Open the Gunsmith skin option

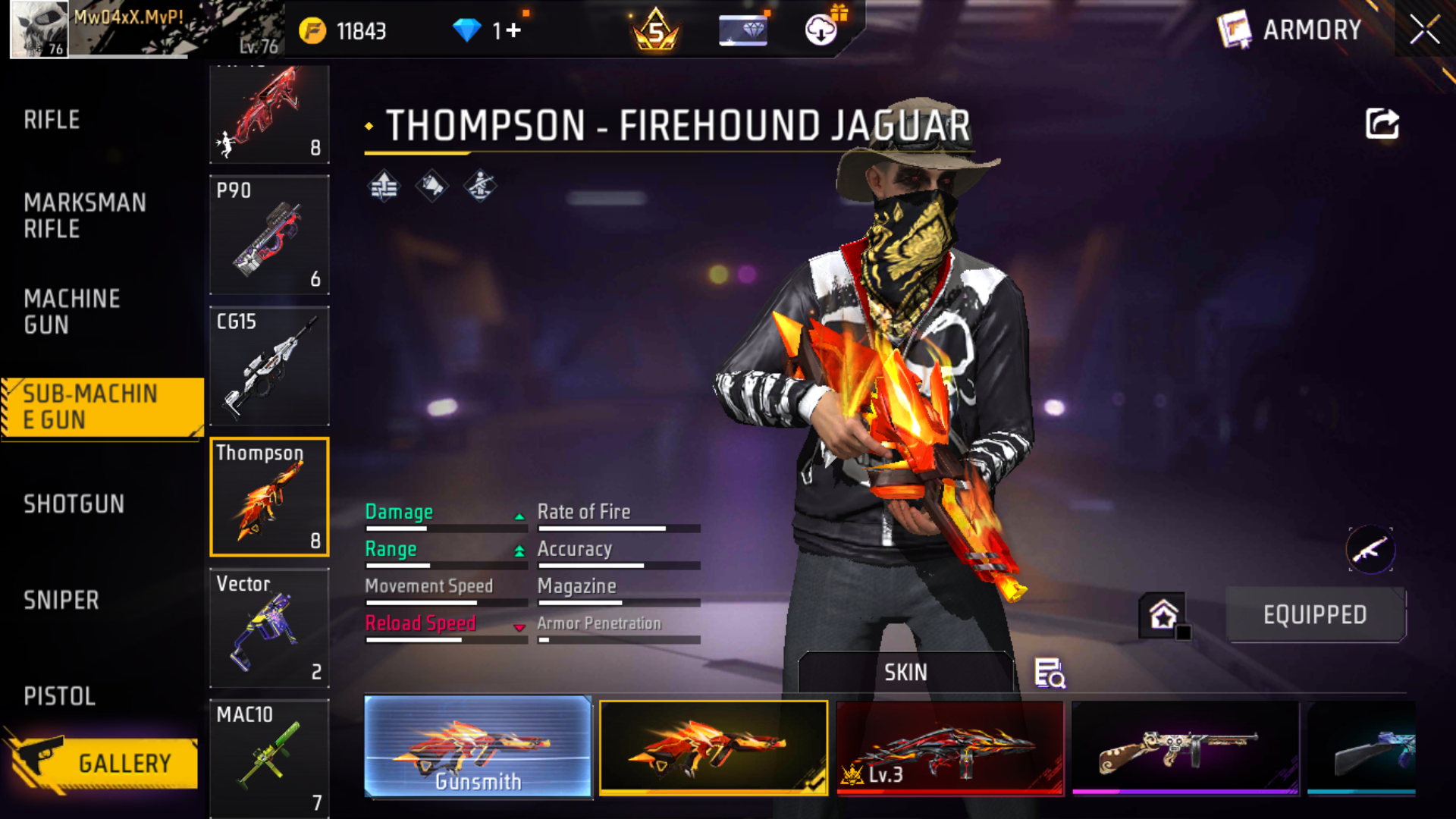click(x=478, y=747)
